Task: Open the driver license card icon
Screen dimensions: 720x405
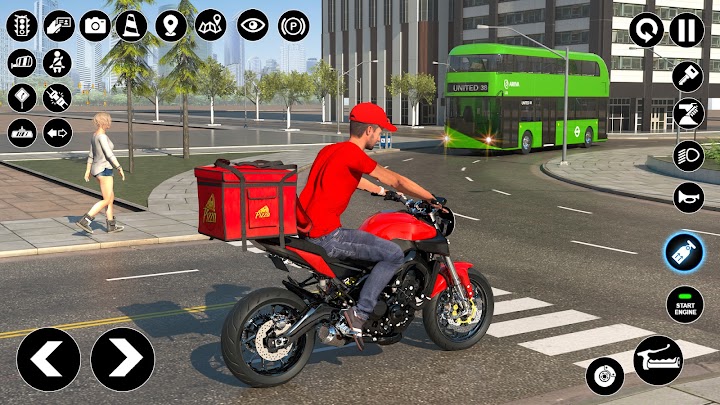Action: [58, 25]
